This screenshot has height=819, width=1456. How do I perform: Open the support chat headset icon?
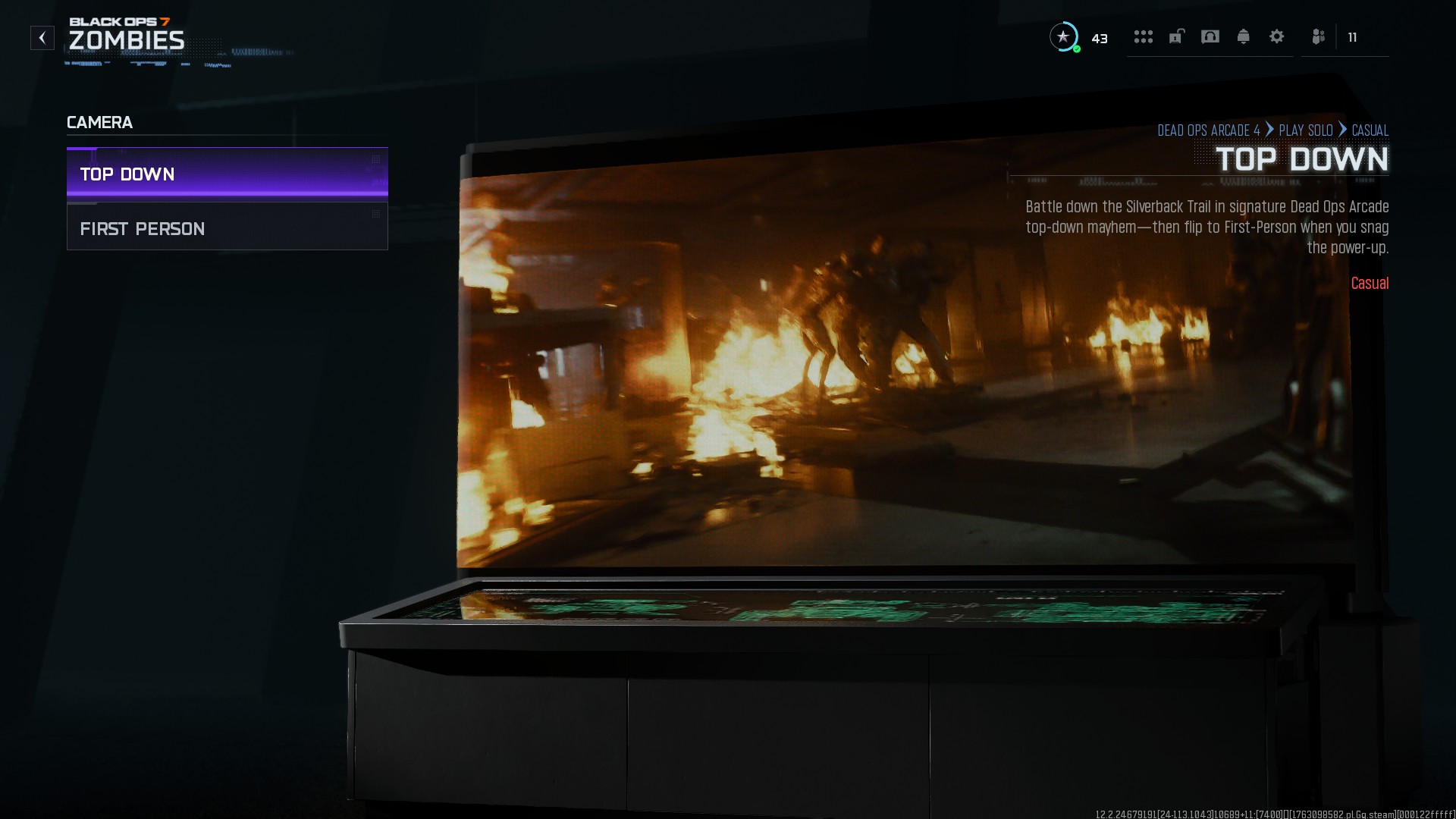point(1210,37)
